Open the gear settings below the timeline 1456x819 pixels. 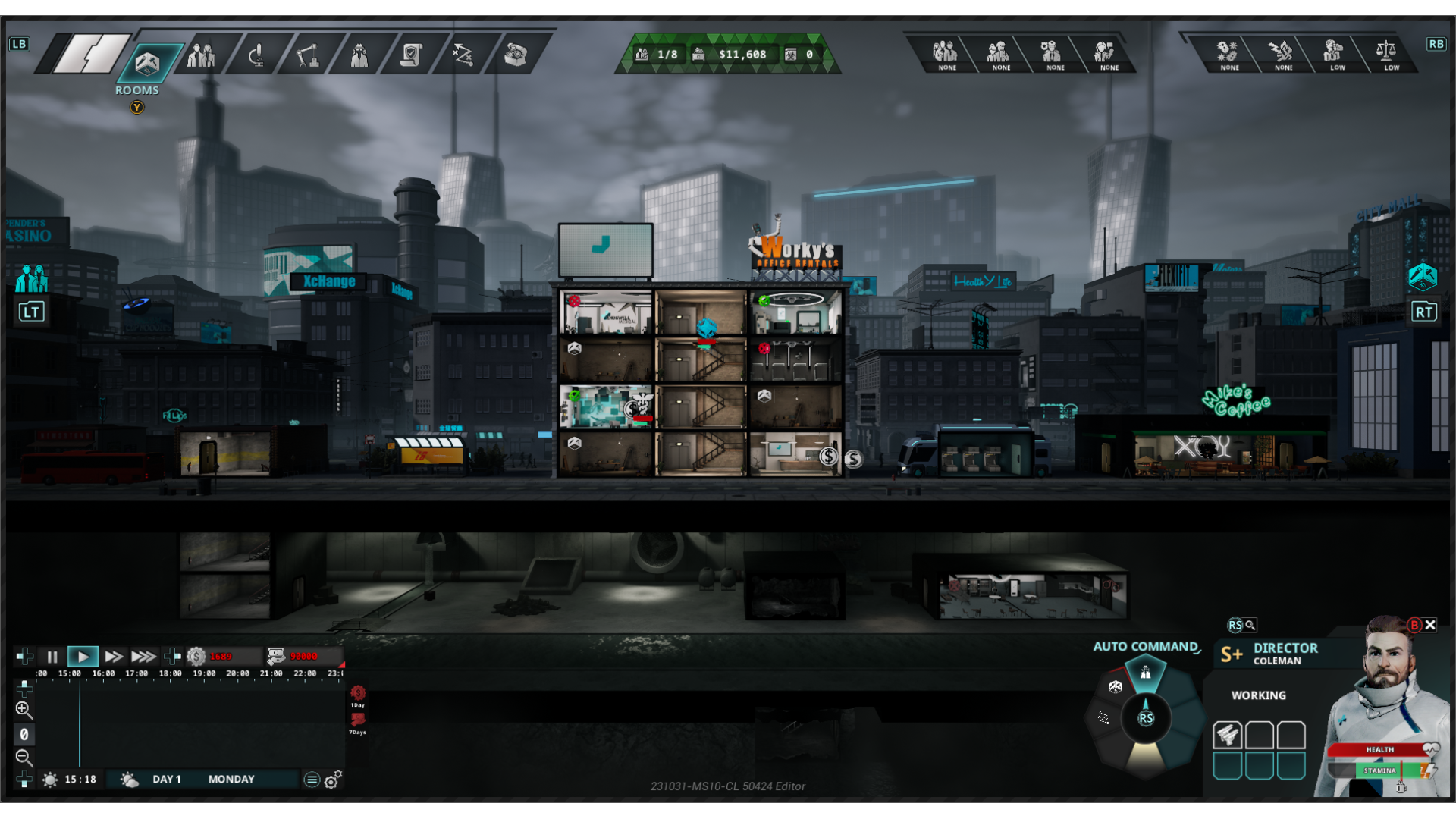[333, 780]
